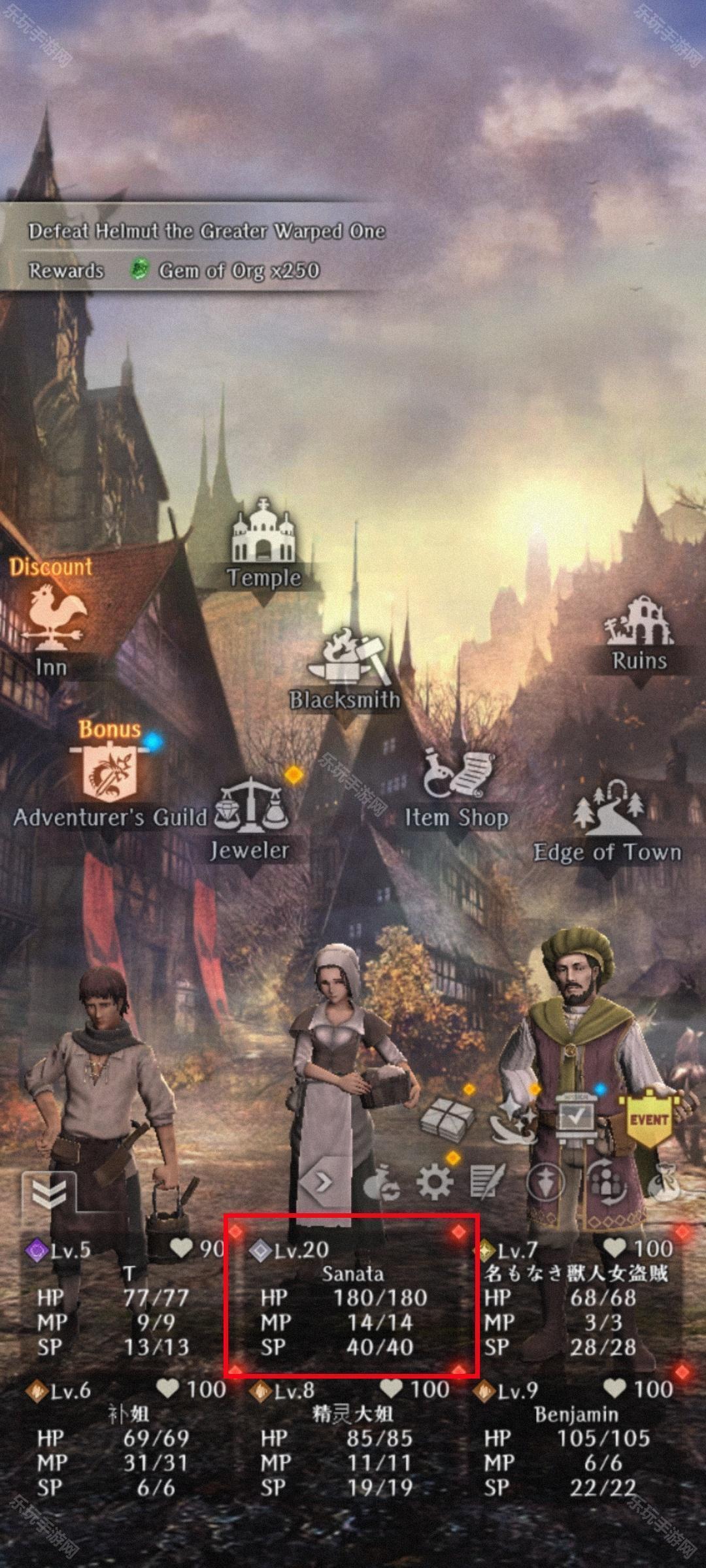Image resolution: width=706 pixels, height=1568 pixels.
Task: Open the gear settings icon
Action: coord(435,1182)
